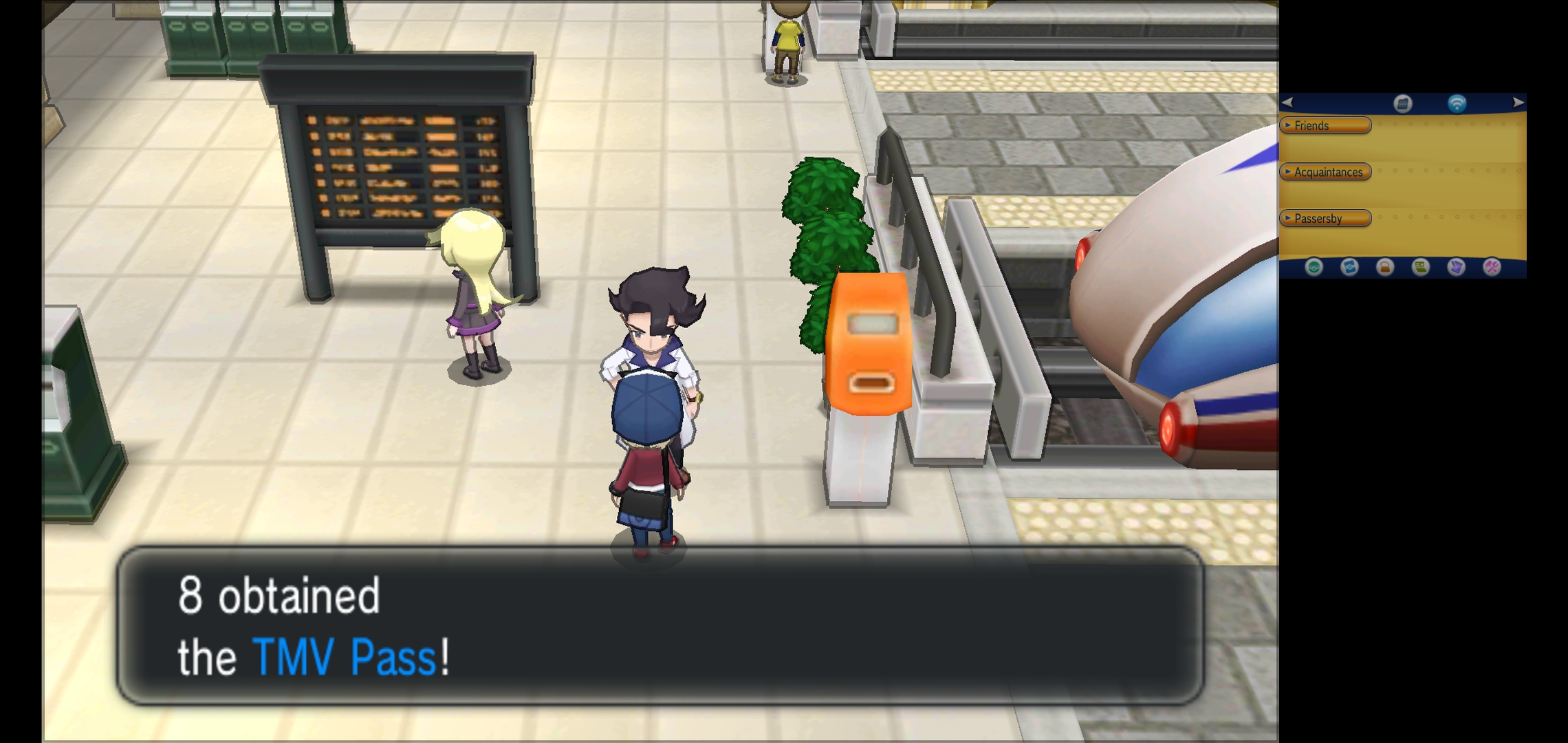Viewport: 1568px width, 743px height.
Task: Open the Pokémon party icon
Action: 1314,267
